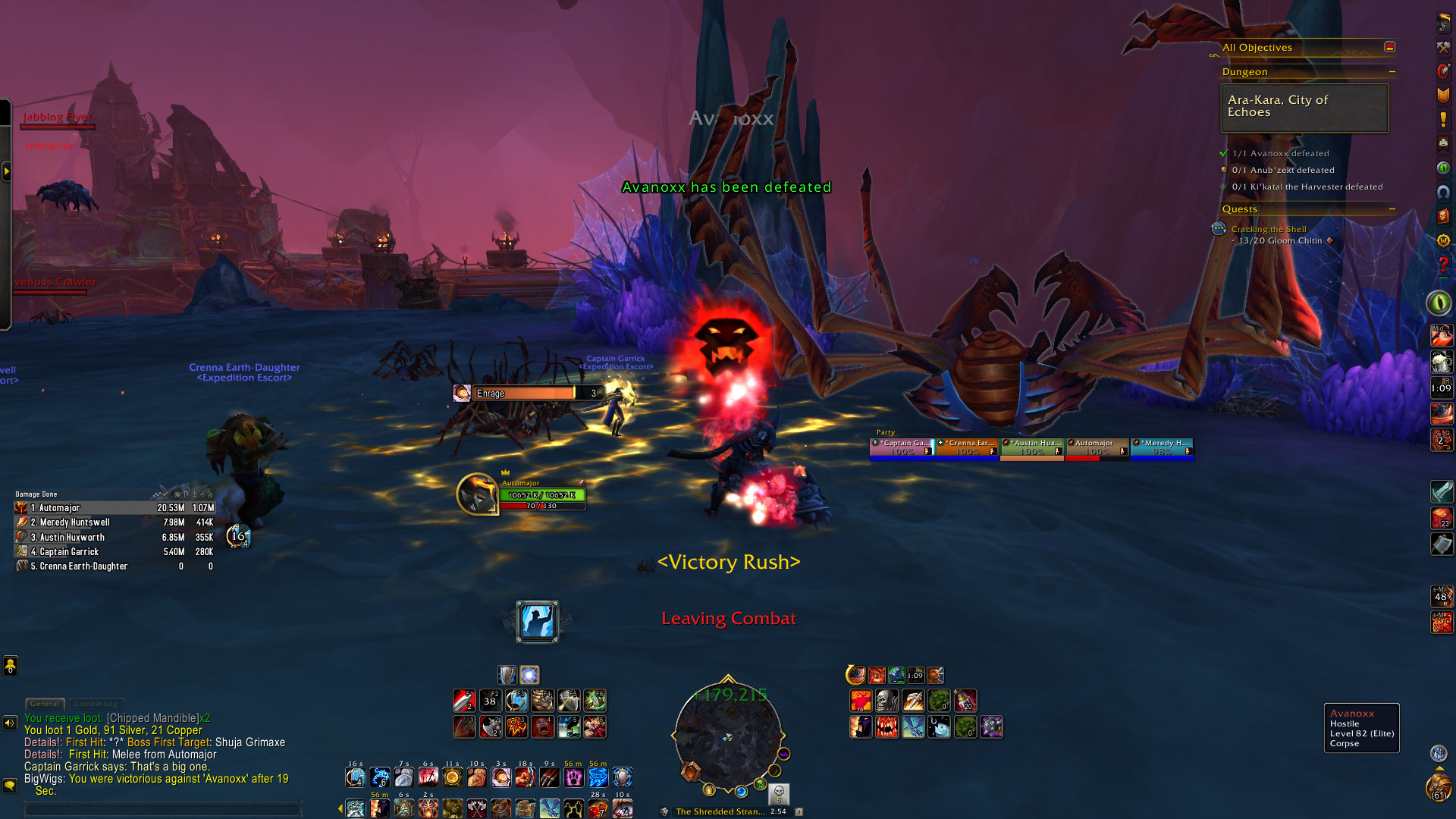This screenshot has width=1456, height=819.
Task: Click the skull death counter under minimap
Action: [778, 793]
